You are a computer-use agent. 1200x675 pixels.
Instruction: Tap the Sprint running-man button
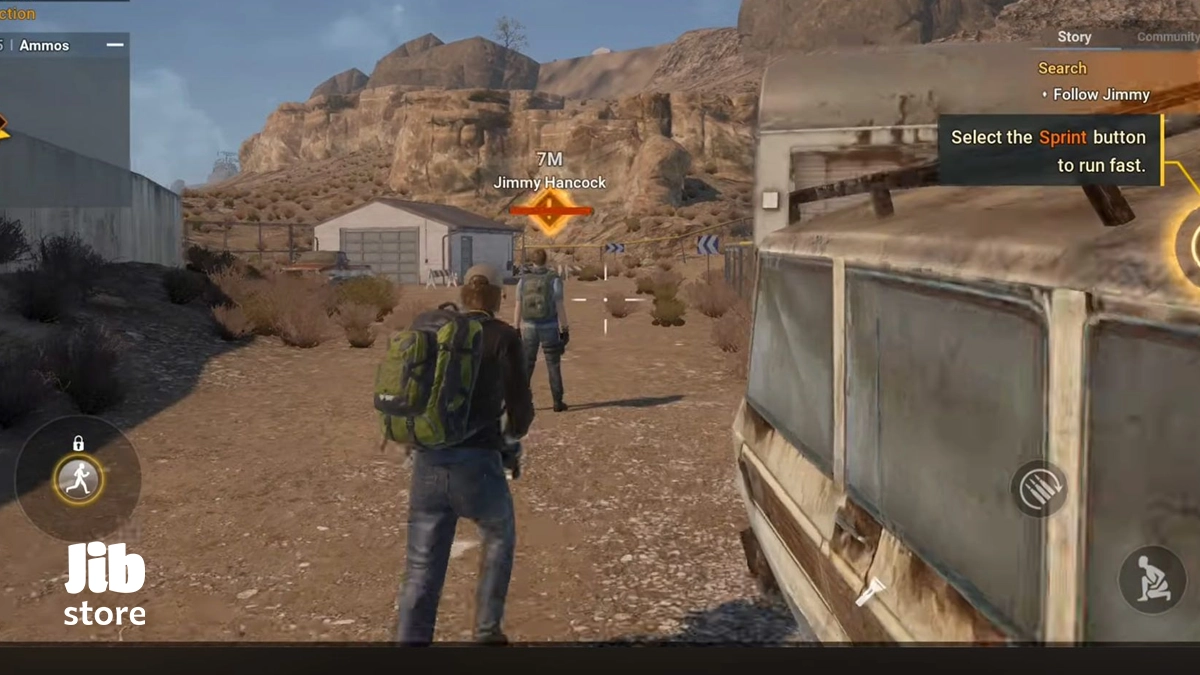click(78, 480)
